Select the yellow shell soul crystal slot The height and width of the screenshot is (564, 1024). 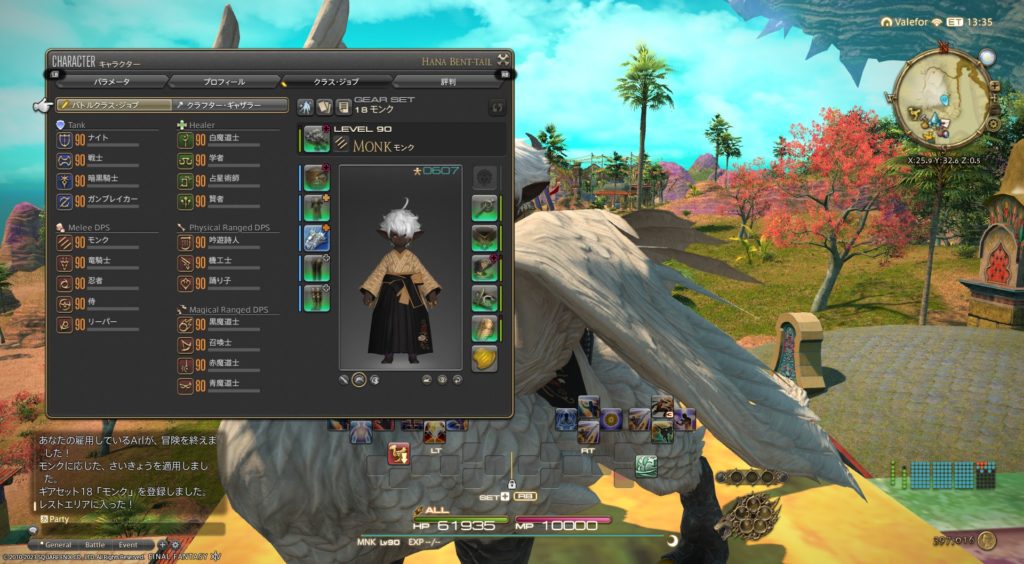pos(485,358)
